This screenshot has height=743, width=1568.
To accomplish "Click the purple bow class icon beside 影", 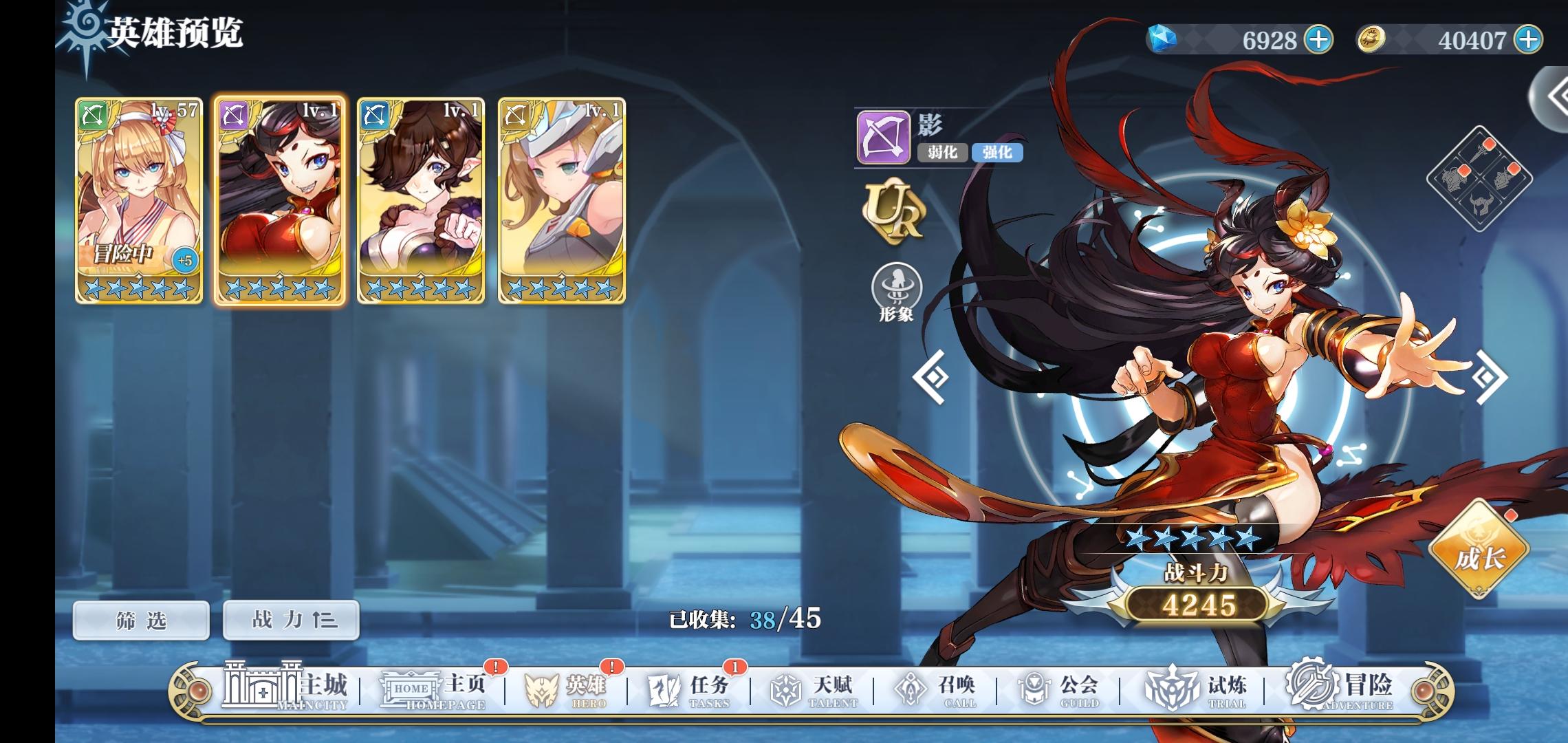I will pyautogui.click(x=884, y=138).
